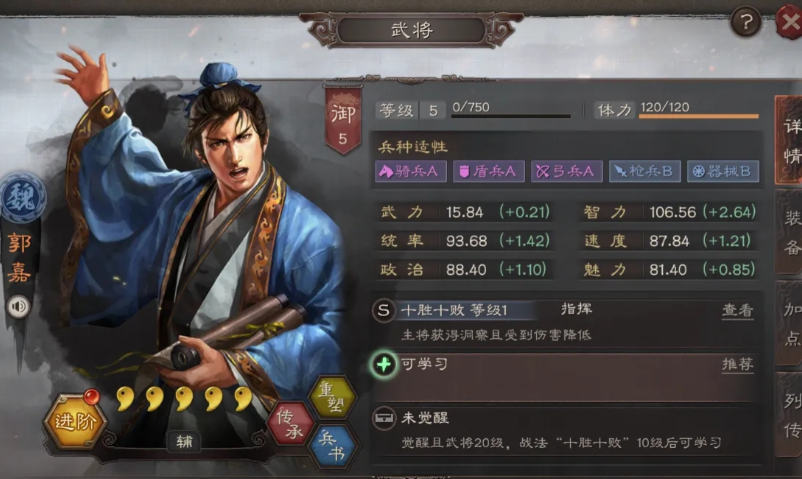Play Guo Jia's voice with speaker icon
802x479 pixels.
(x=18, y=306)
